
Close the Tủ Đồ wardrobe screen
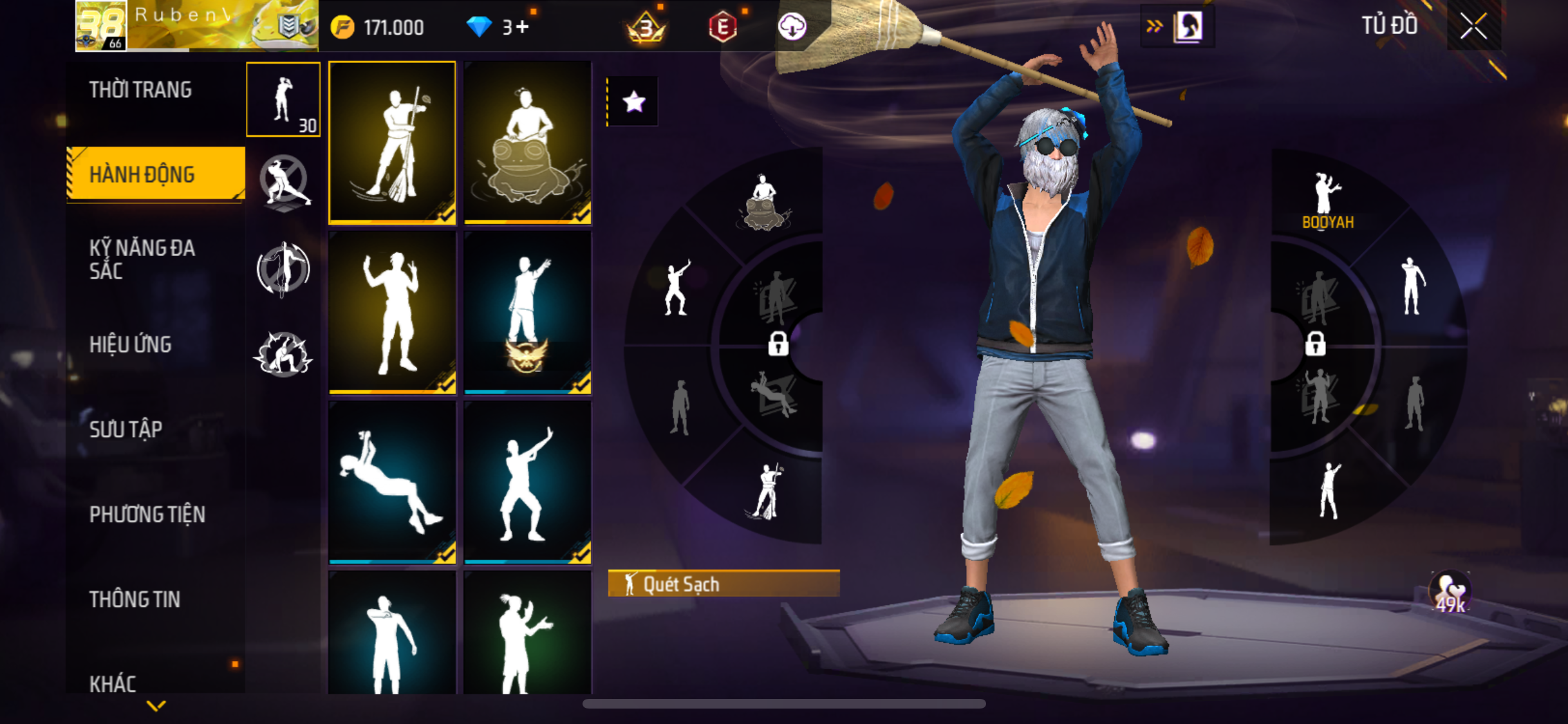point(1473,26)
